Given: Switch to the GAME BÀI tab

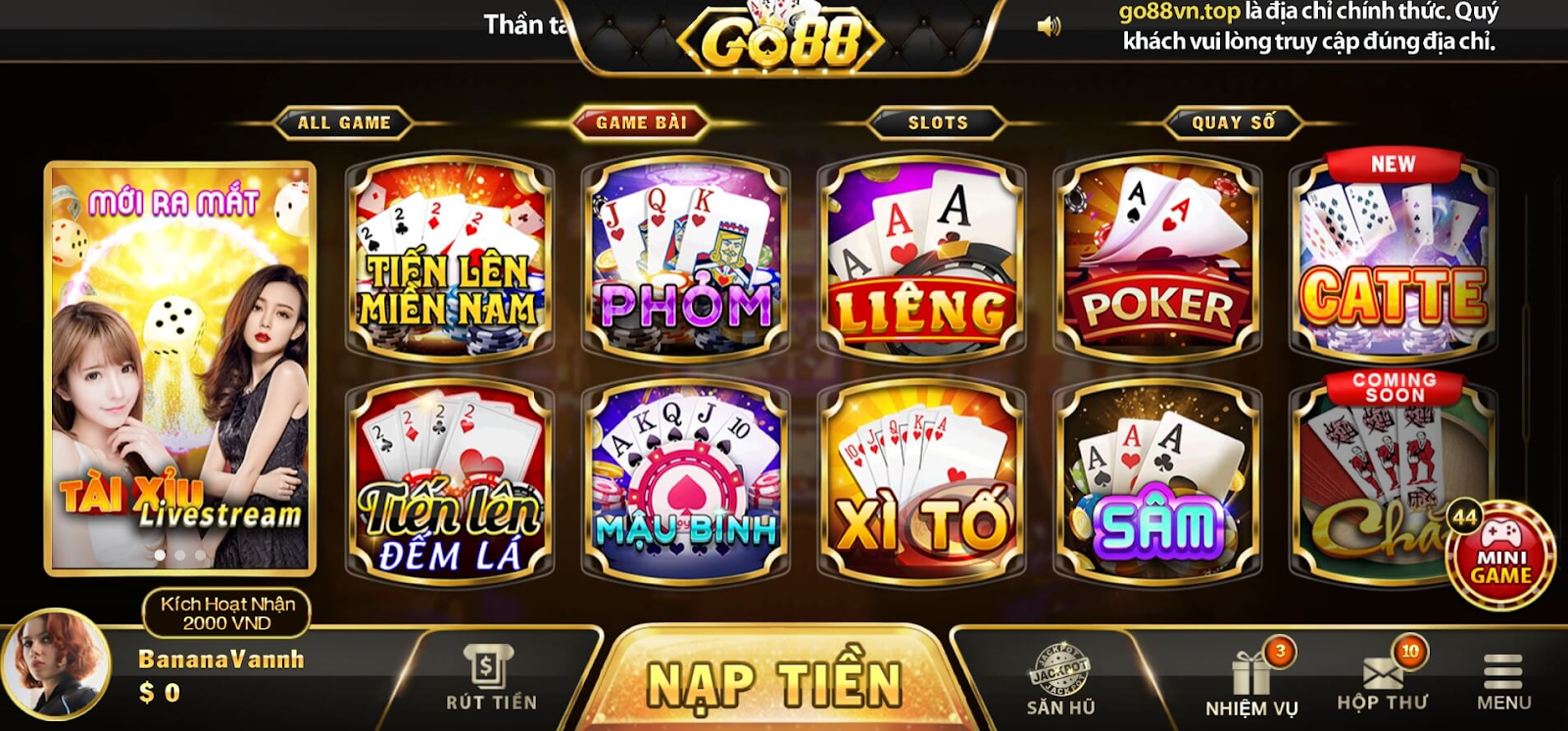Looking at the screenshot, I should (644, 122).
